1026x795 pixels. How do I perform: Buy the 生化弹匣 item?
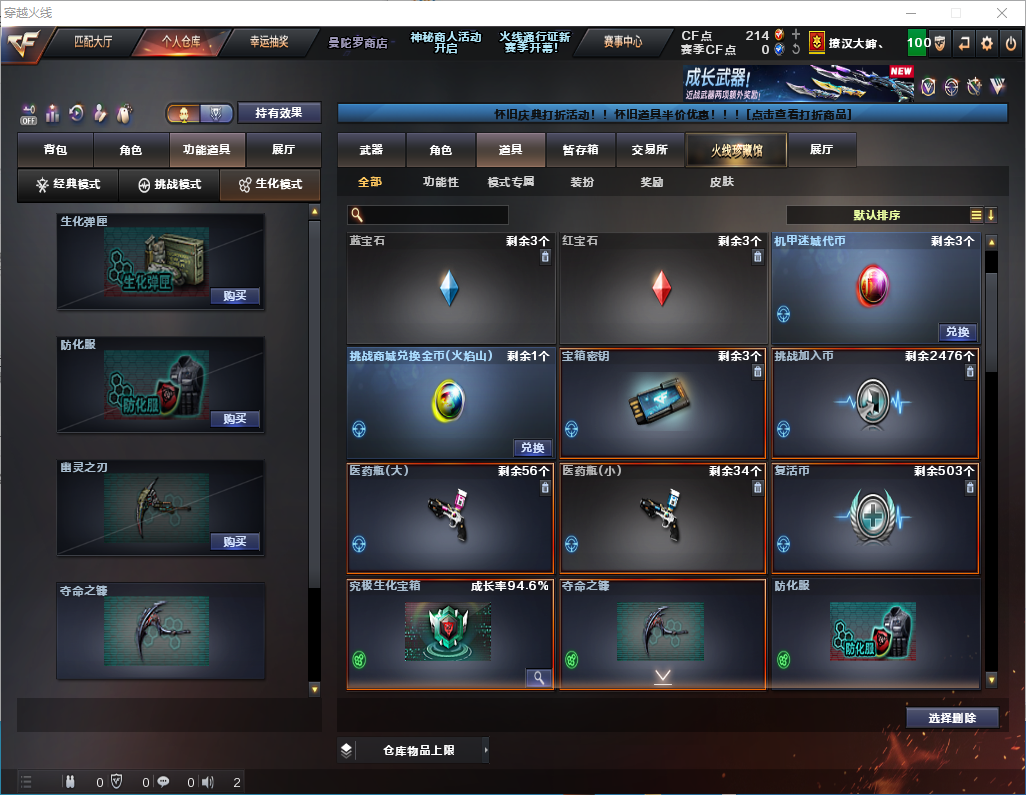coord(235,296)
